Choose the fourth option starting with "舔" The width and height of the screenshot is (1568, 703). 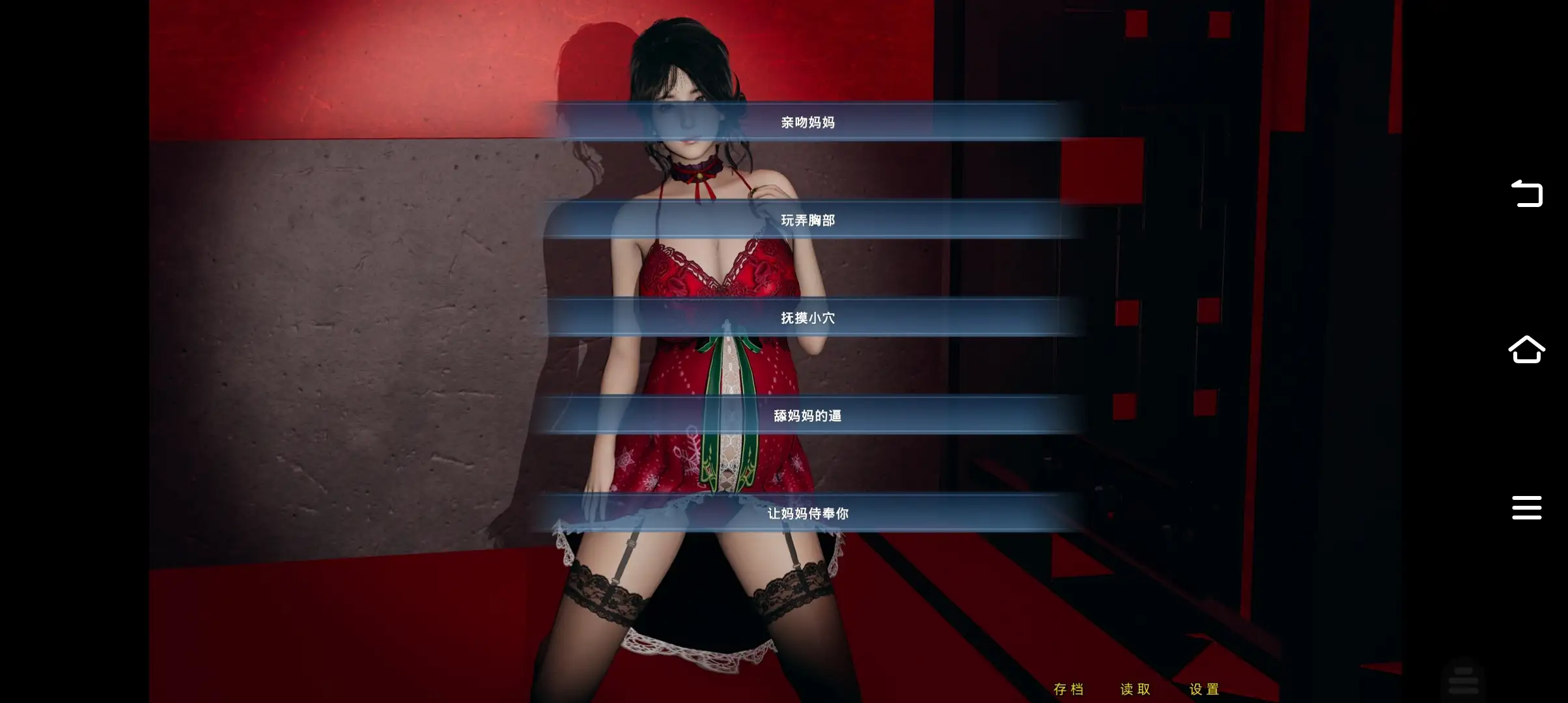pyautogui.click(x=807, y=415)
